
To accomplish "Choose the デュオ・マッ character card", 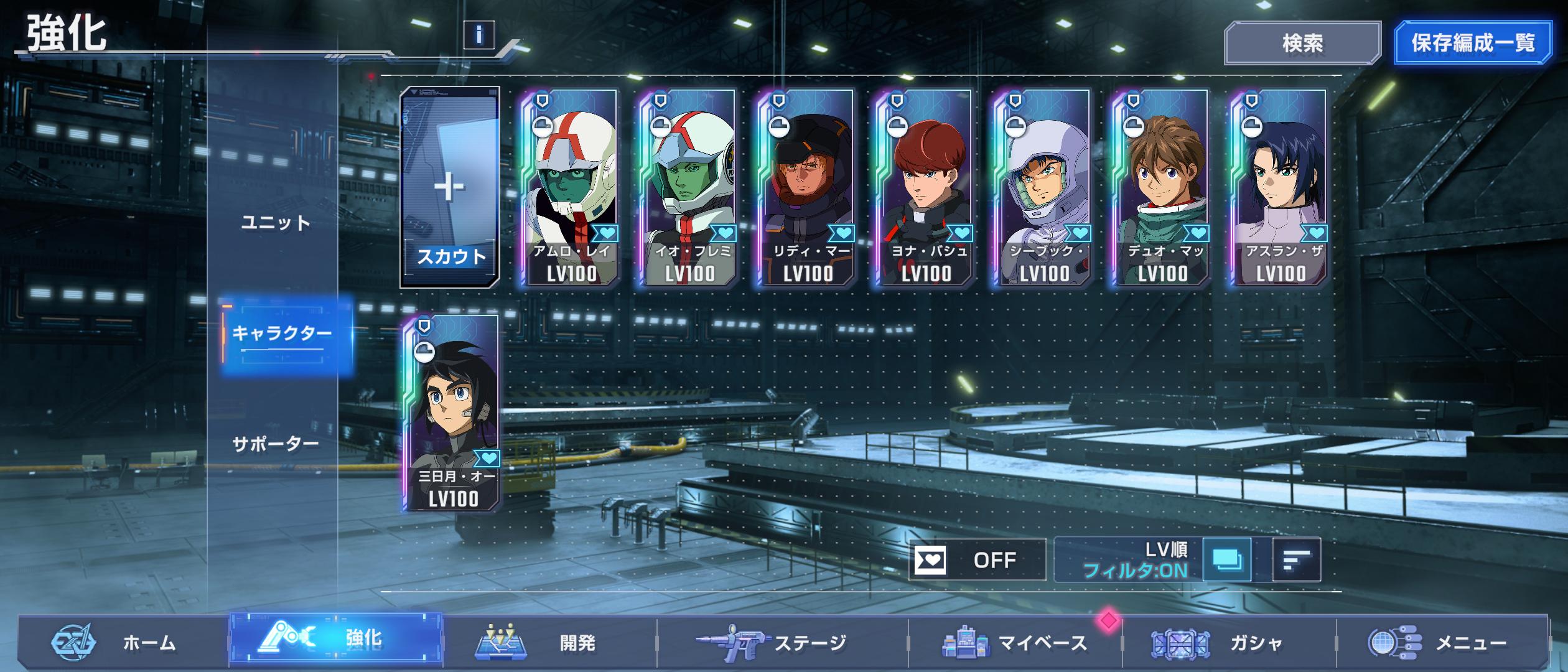I will coord(1161,187).
